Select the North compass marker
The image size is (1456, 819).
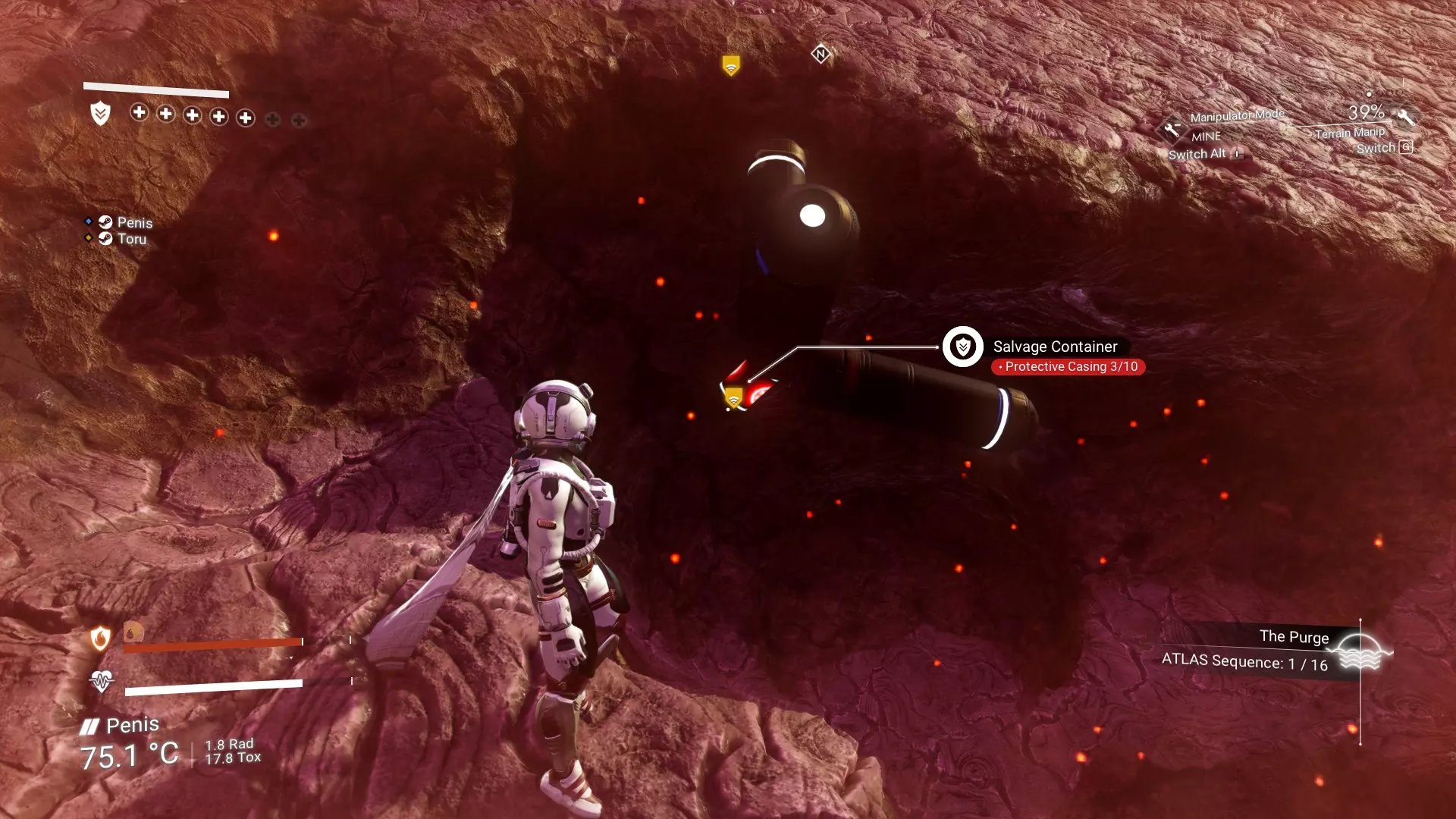[x=821, y=54]
